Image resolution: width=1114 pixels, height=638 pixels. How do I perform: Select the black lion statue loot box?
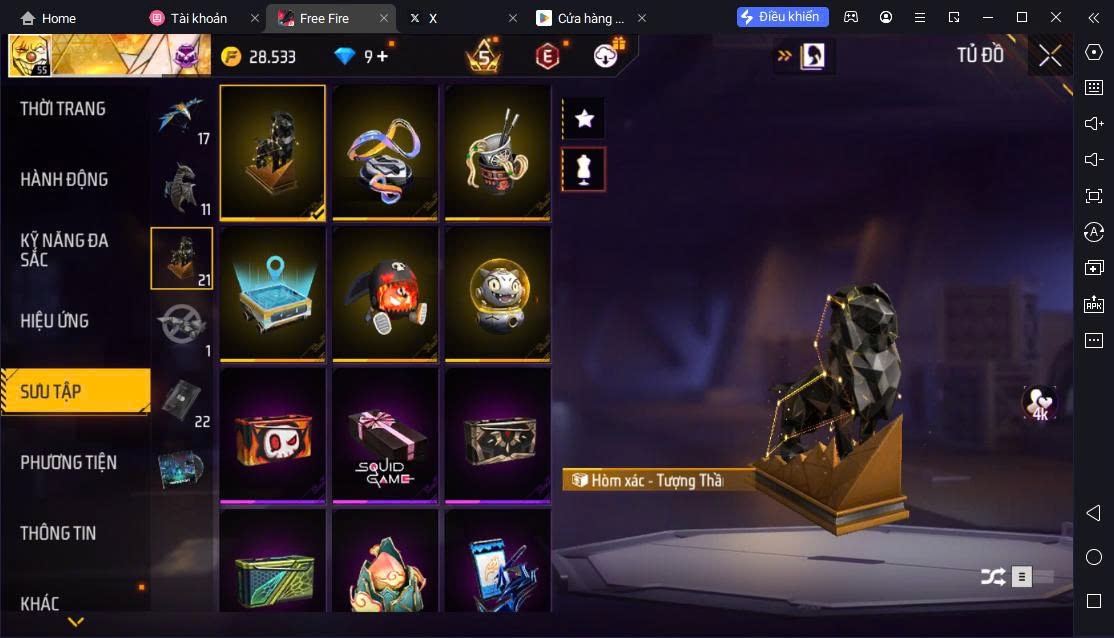(x=272, y=151)
